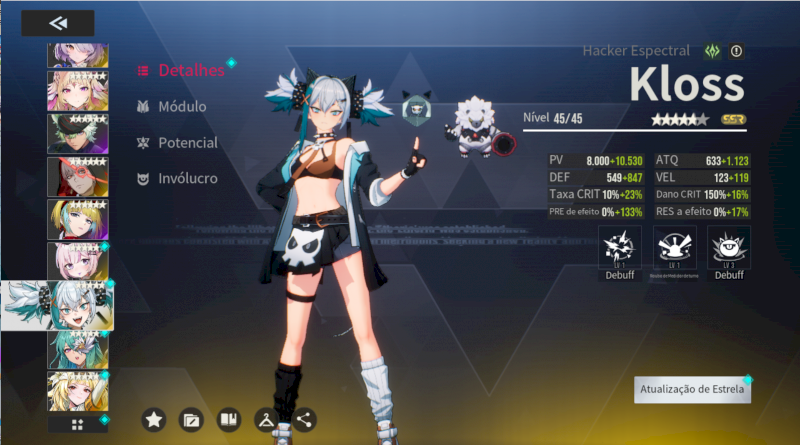
Task: Switch to the Módulo tab
Action: [x=181, y=106]
